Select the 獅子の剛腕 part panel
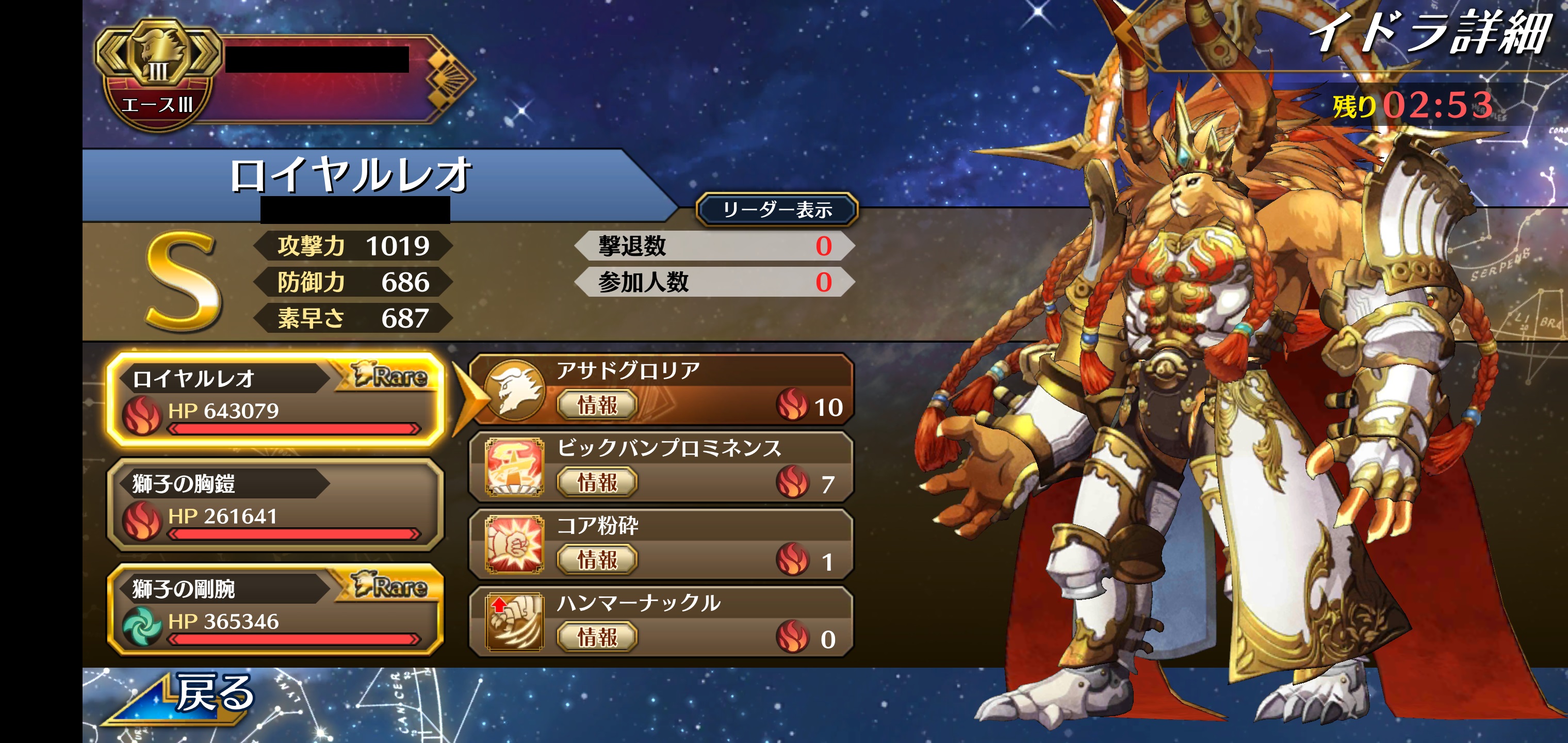This screenshot has height=743, width=1568. (x=275, y=609)
